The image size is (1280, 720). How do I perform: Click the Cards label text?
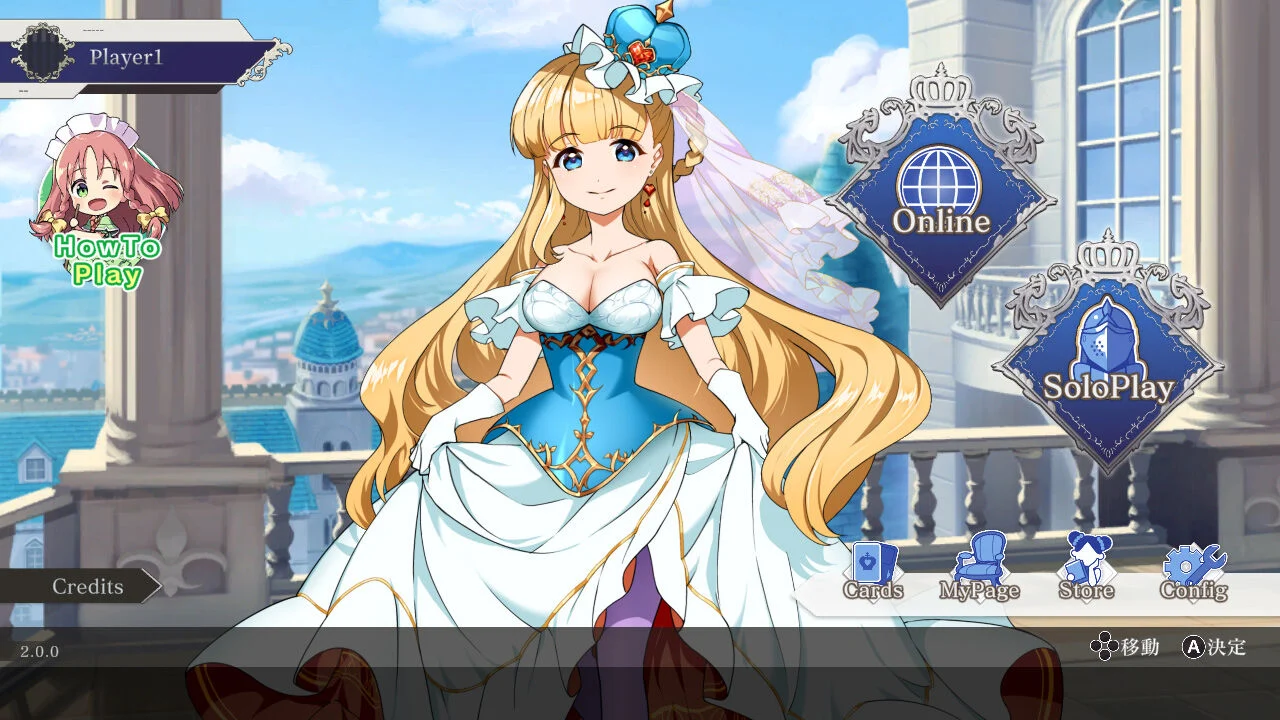[872, 591]
